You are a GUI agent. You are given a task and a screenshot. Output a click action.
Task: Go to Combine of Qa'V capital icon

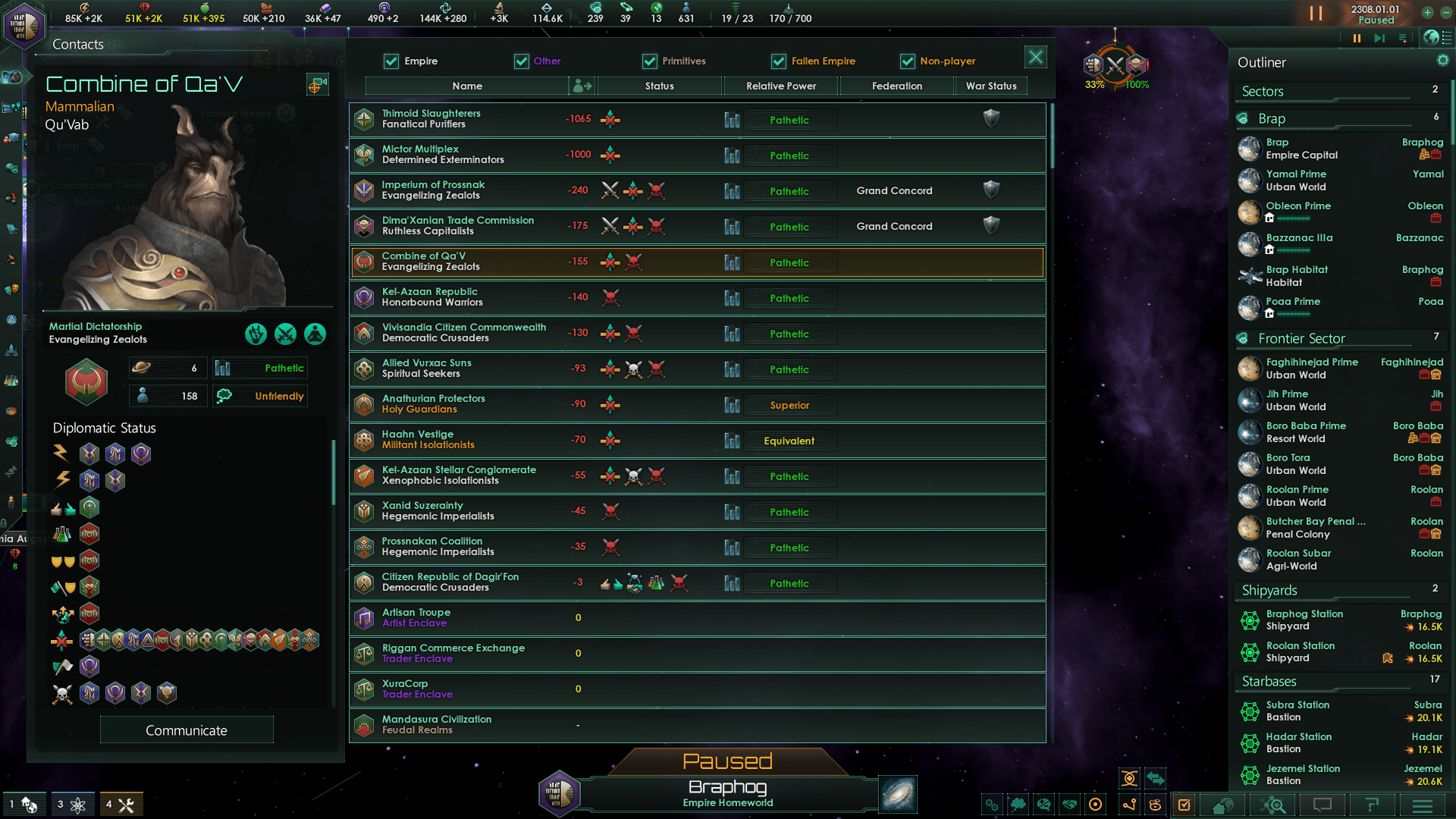pos(317,85)
